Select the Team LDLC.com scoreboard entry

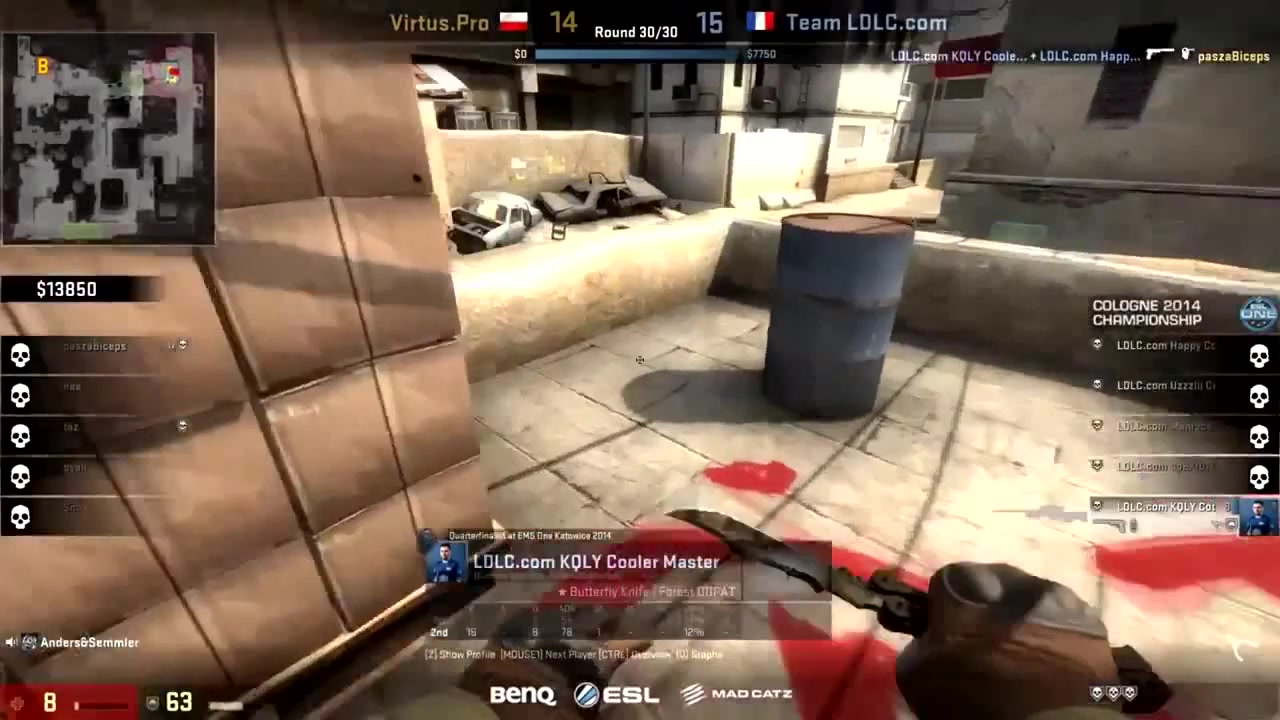point(865,22)
